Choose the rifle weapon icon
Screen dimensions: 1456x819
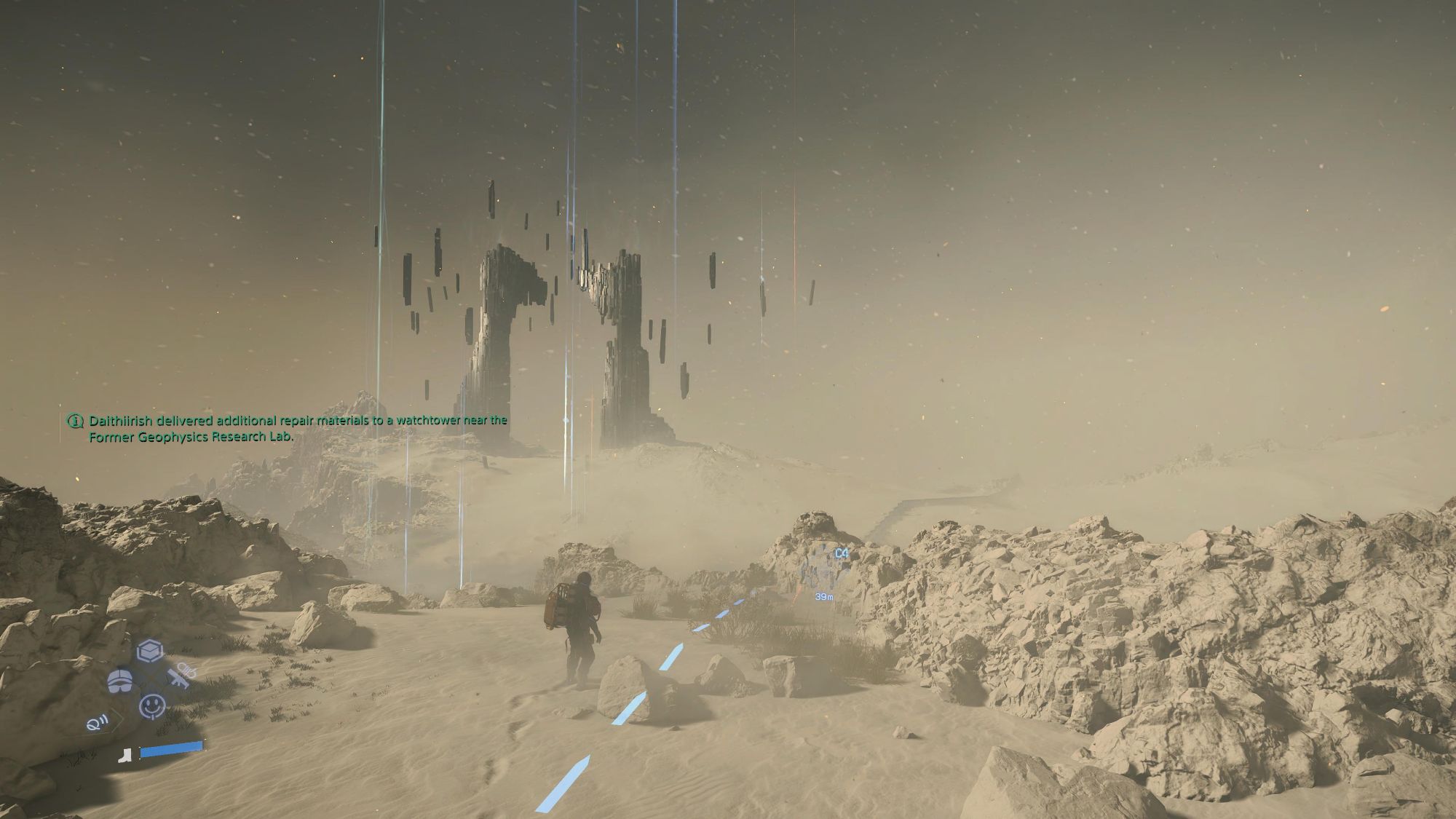(180, 678)
